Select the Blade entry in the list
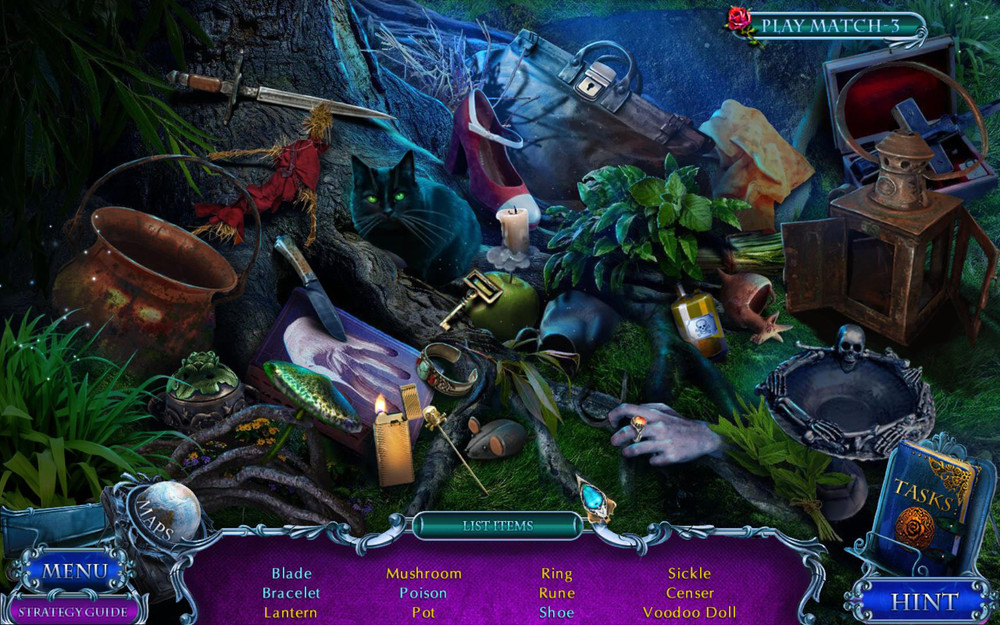The width and height of the screenshot is (1000, 625). 291,573
